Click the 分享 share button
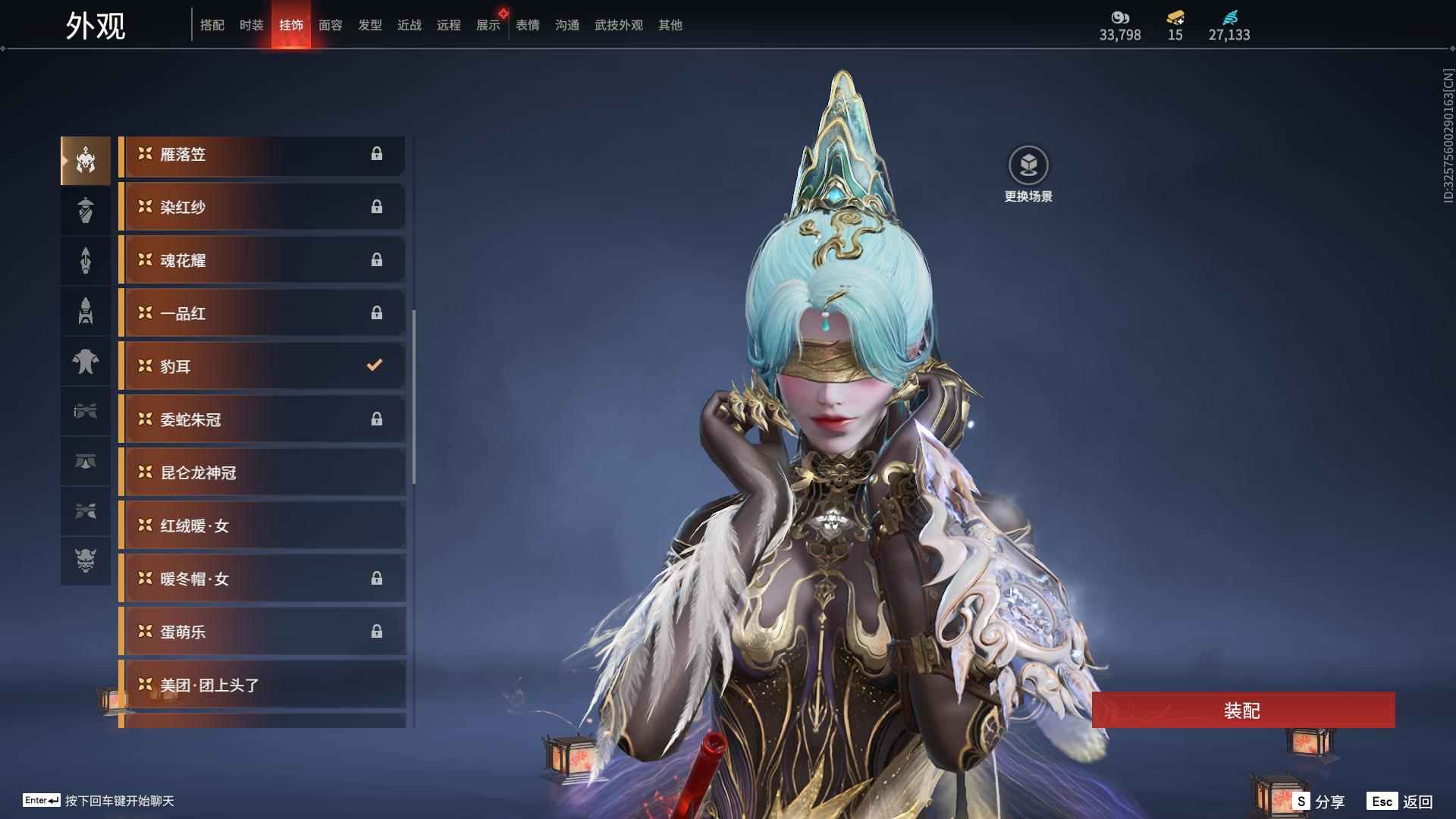The width and height of the screenshot is (1456, 819). tap(1319, 801)
